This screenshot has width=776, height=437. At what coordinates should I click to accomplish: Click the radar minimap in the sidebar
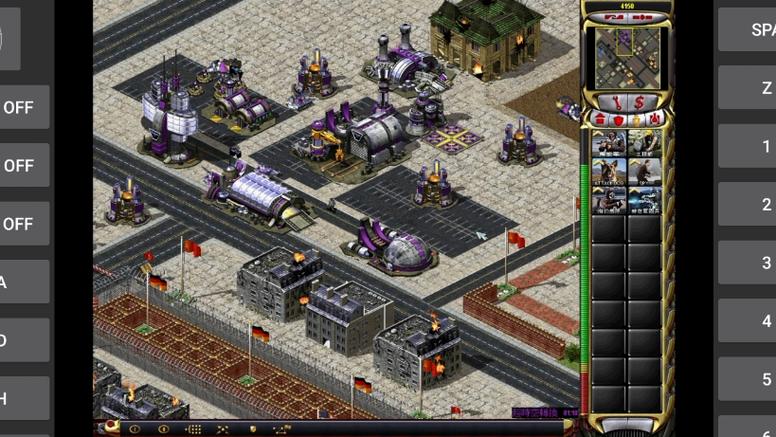point(627,57)
